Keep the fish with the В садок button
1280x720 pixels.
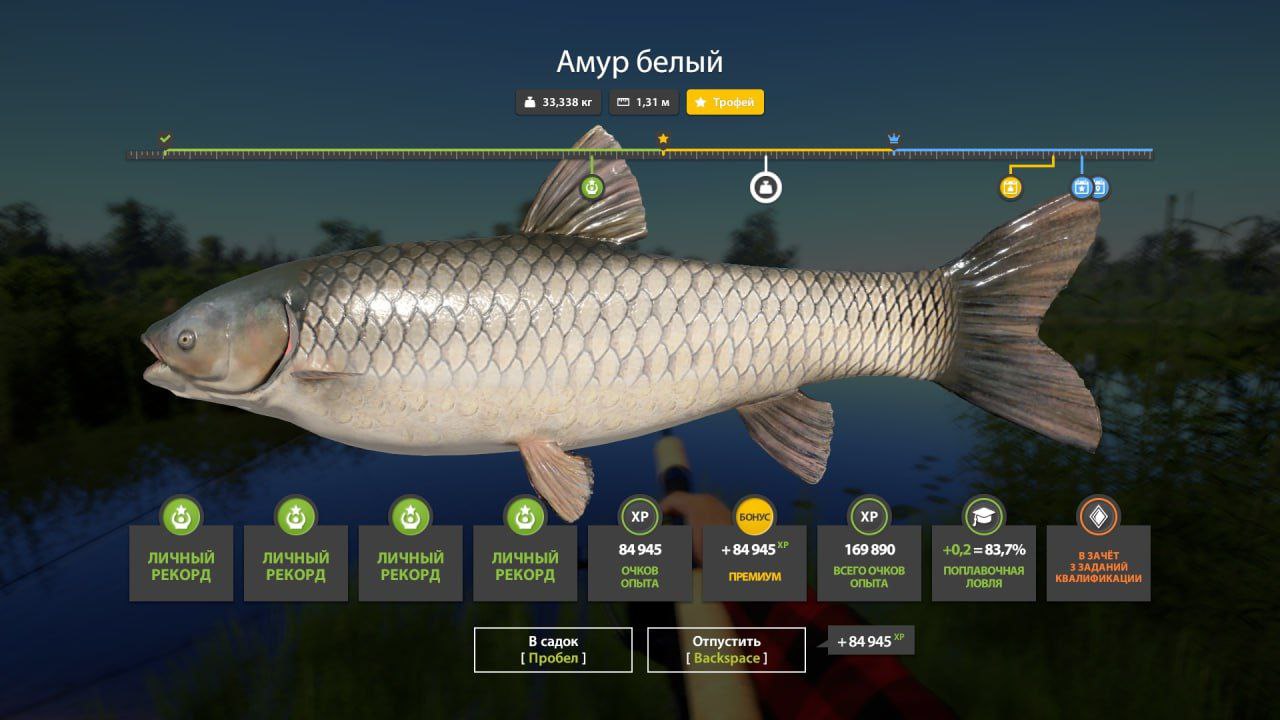553,649
